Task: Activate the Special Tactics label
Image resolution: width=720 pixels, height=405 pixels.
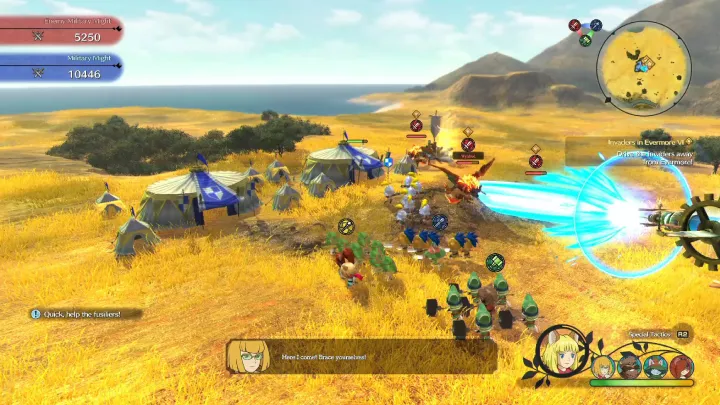Action: [650, 334]
